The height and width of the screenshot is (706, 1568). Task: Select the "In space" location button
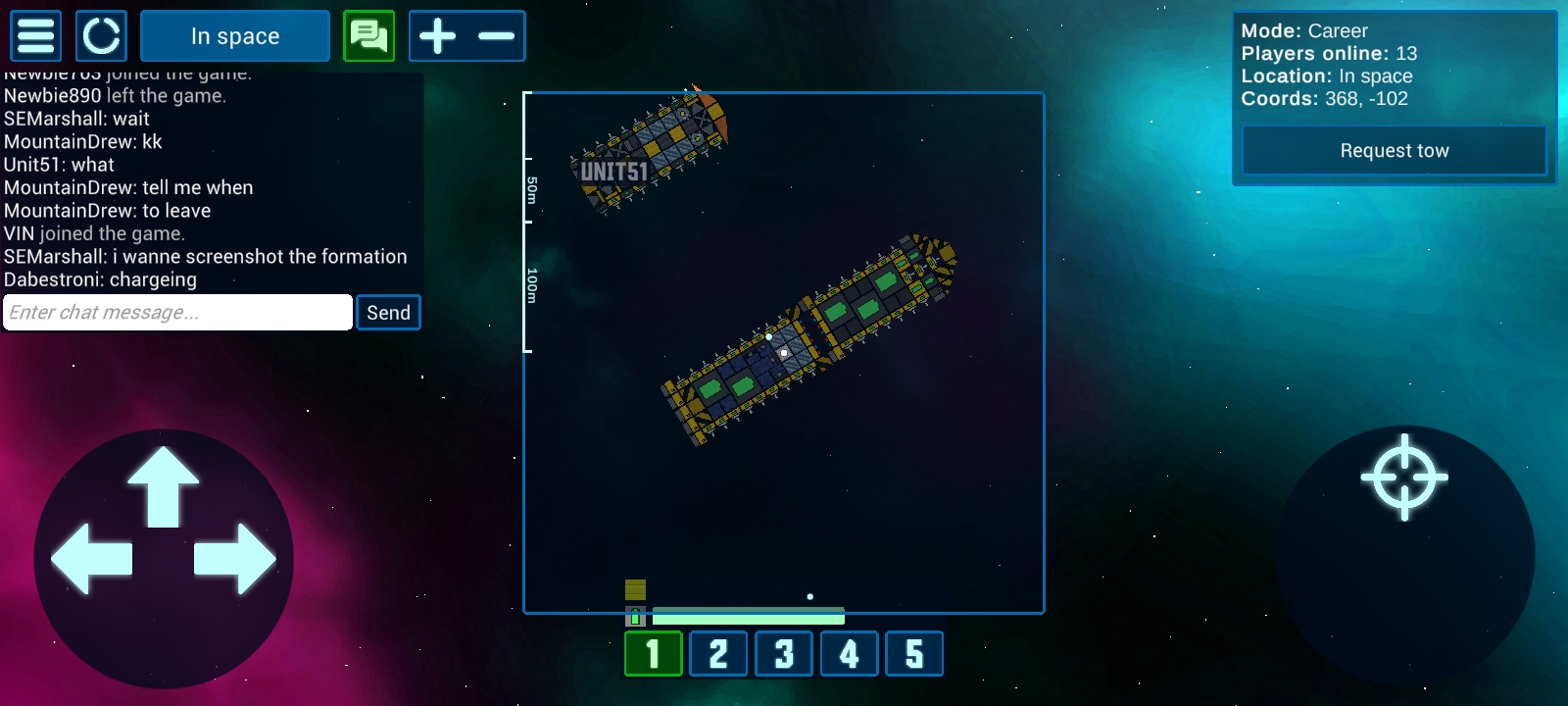point(235,36)
